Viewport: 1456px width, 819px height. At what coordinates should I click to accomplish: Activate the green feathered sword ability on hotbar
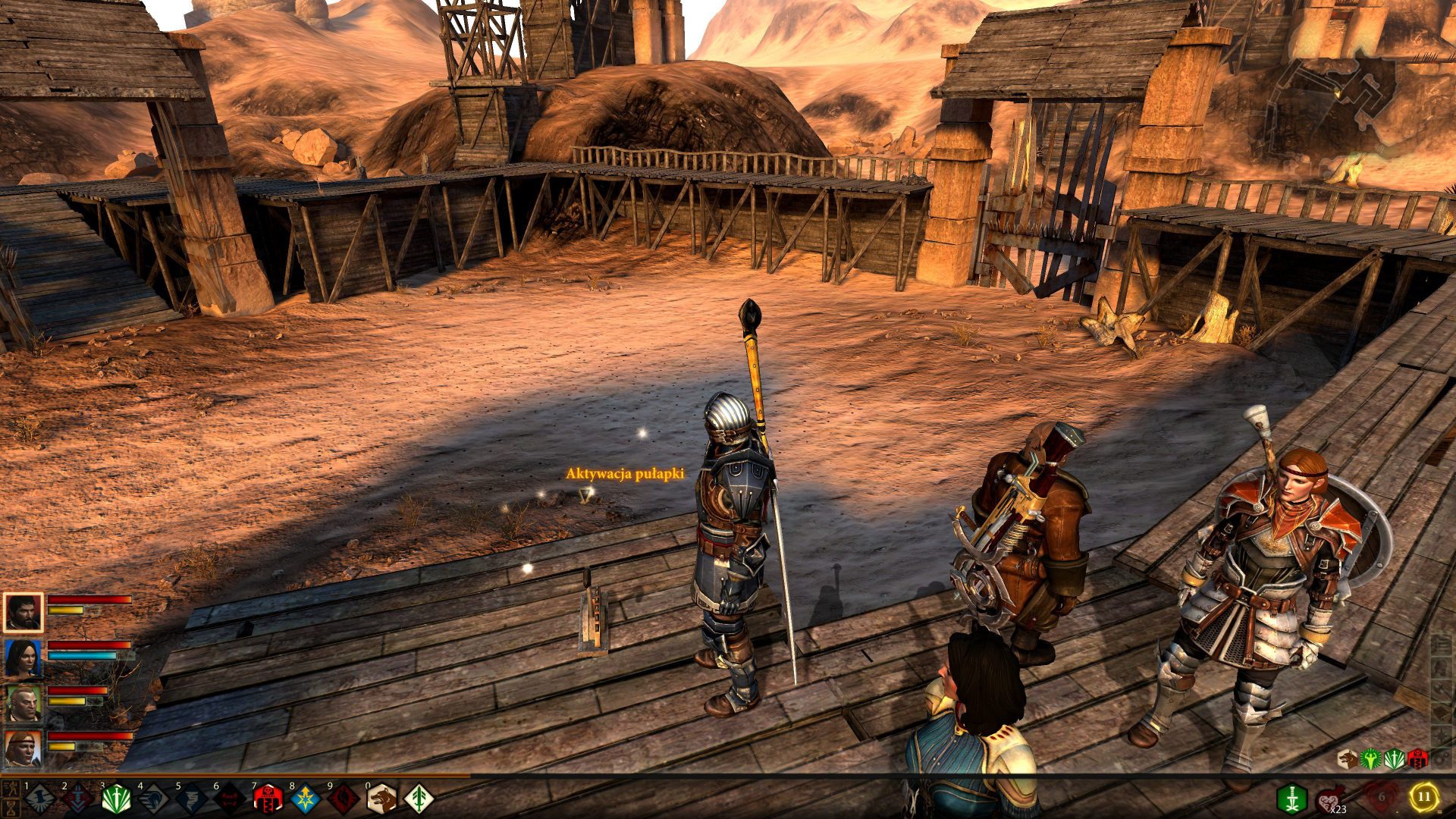click(419, 799)
